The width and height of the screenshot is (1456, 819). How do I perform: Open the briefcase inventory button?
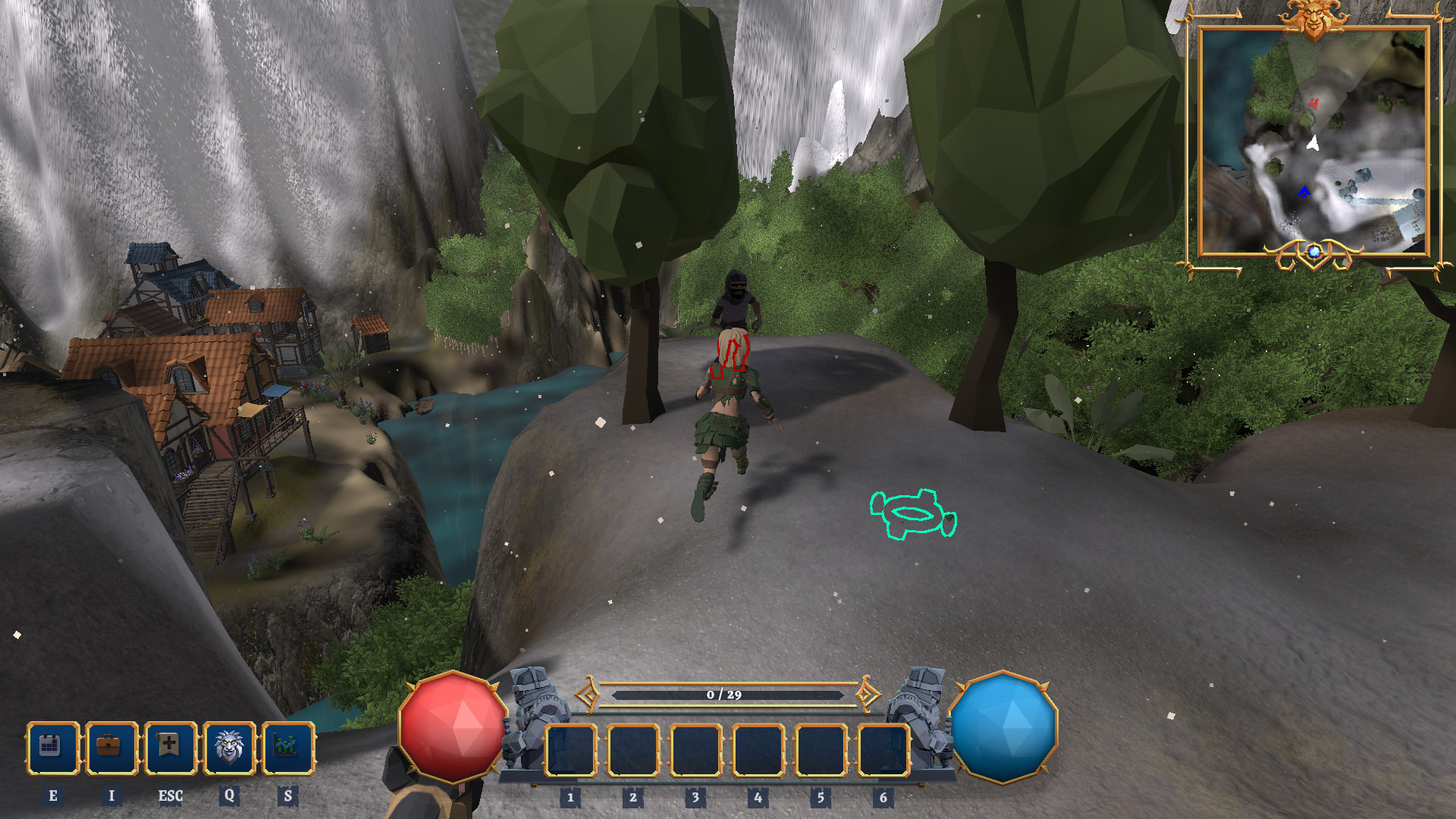(x=111, y=748)
